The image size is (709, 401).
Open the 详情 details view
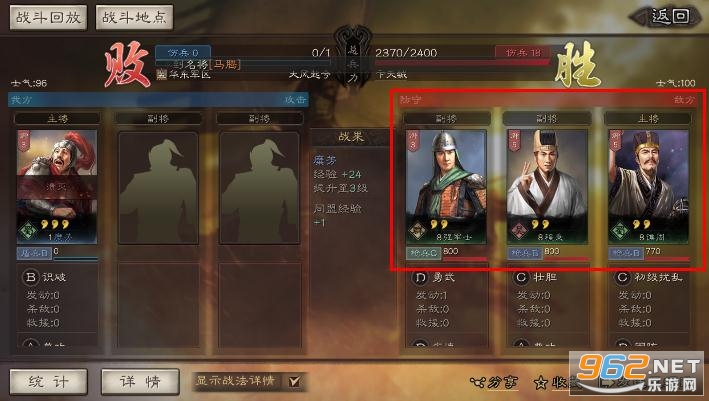139,381
